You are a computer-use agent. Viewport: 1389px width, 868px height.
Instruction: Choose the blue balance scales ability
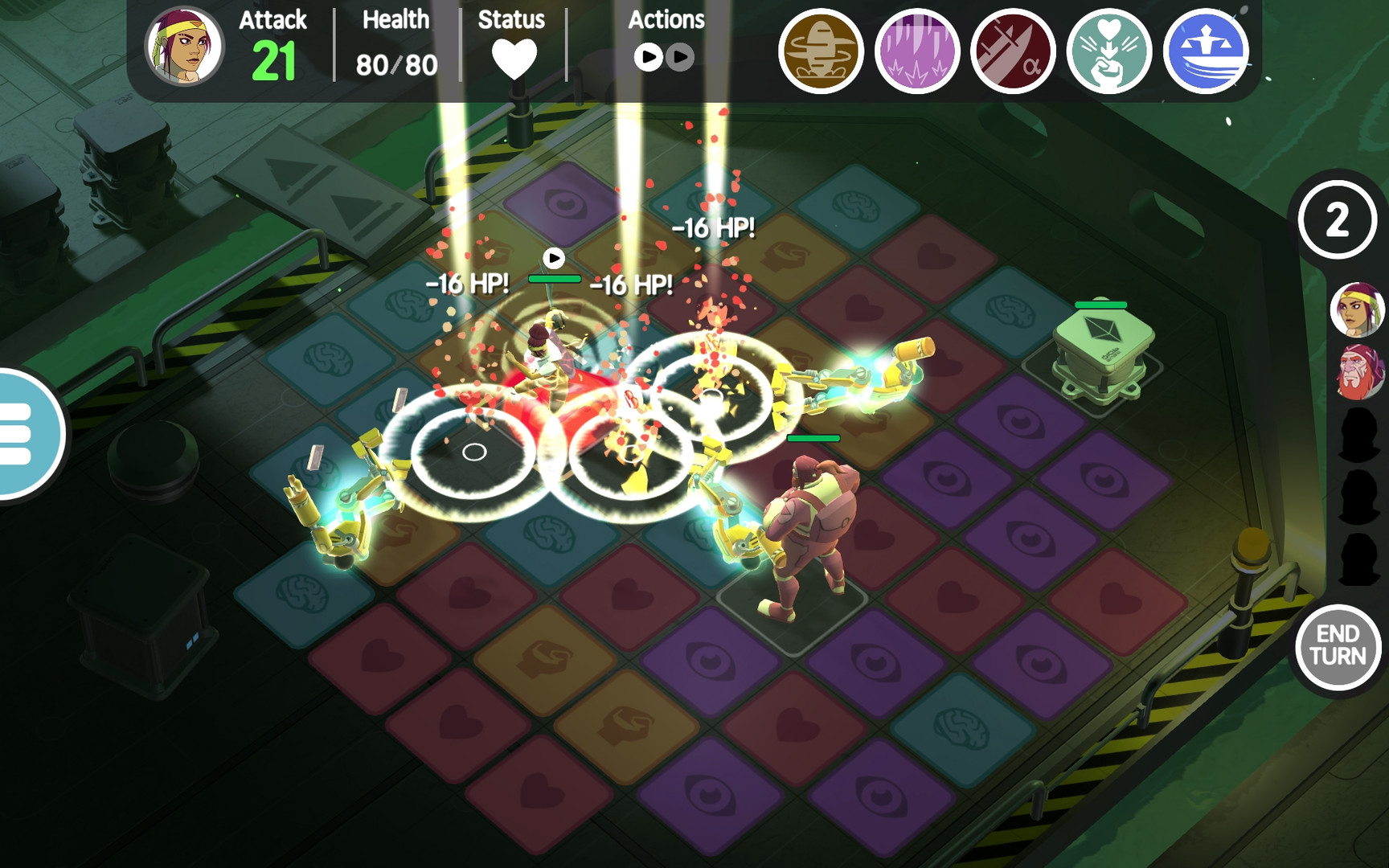coord(1206,51)
